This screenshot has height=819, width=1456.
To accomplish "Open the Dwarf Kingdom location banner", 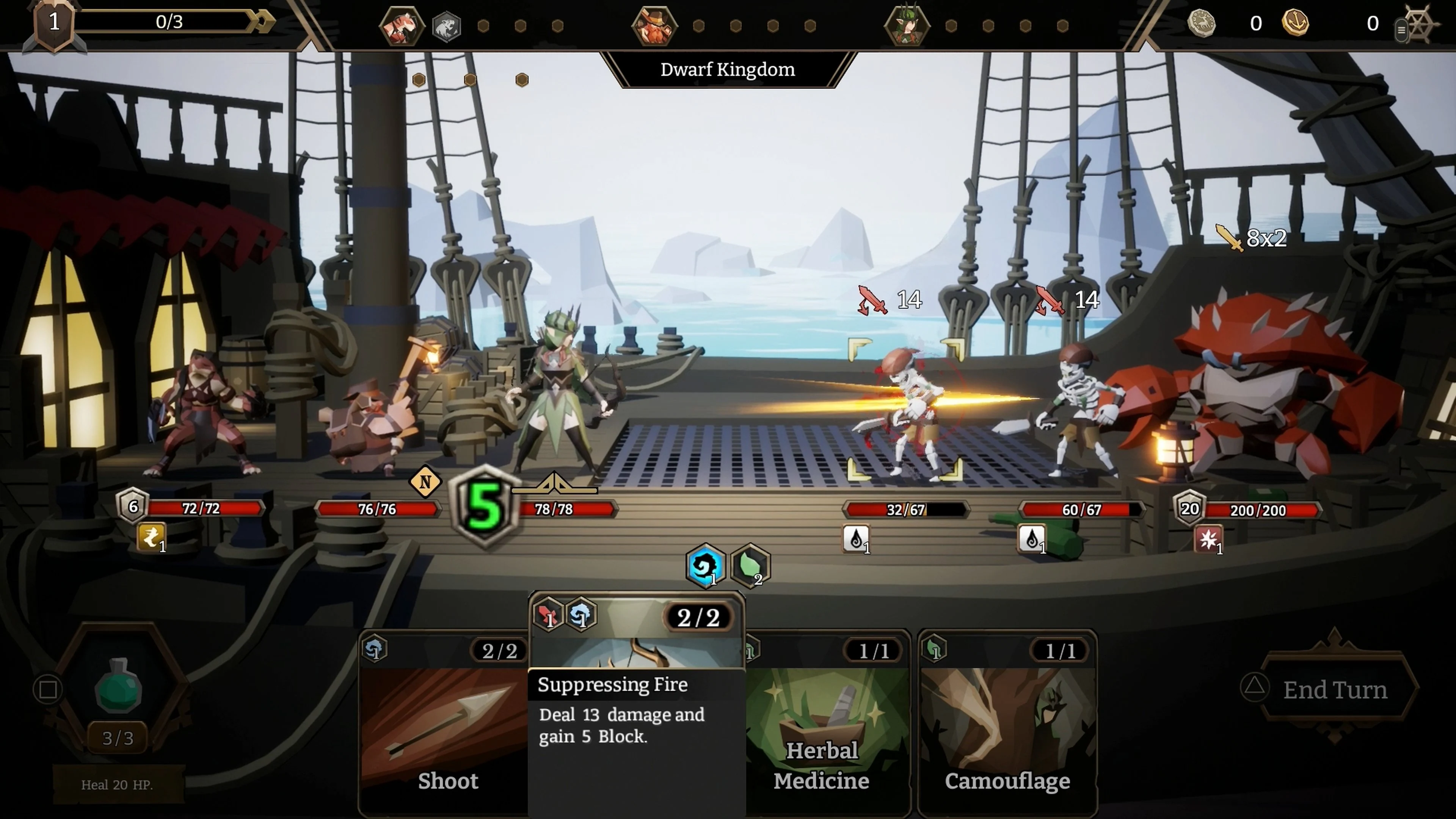I will click(728, 69).
